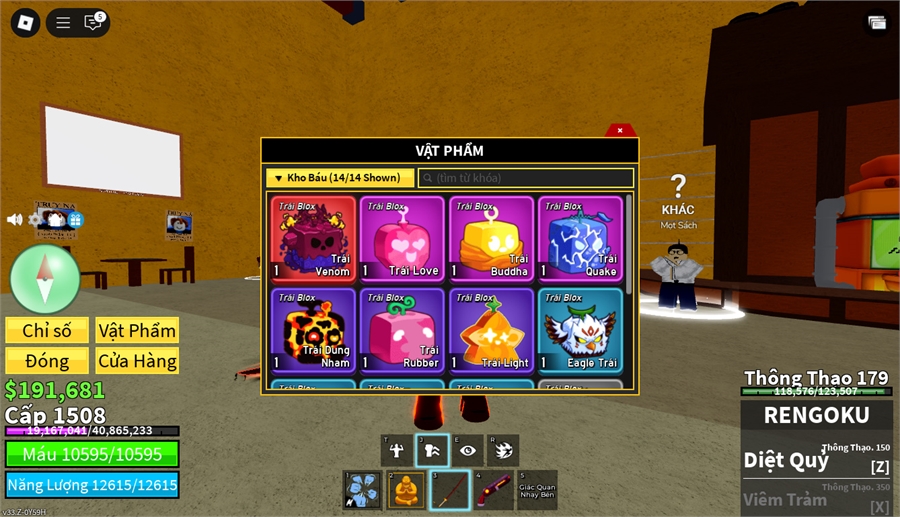The width and height of the screenshot is (900, 517).
Task: Select the Trái Buddha fruit slot
Action: click(x=490, y=237)
